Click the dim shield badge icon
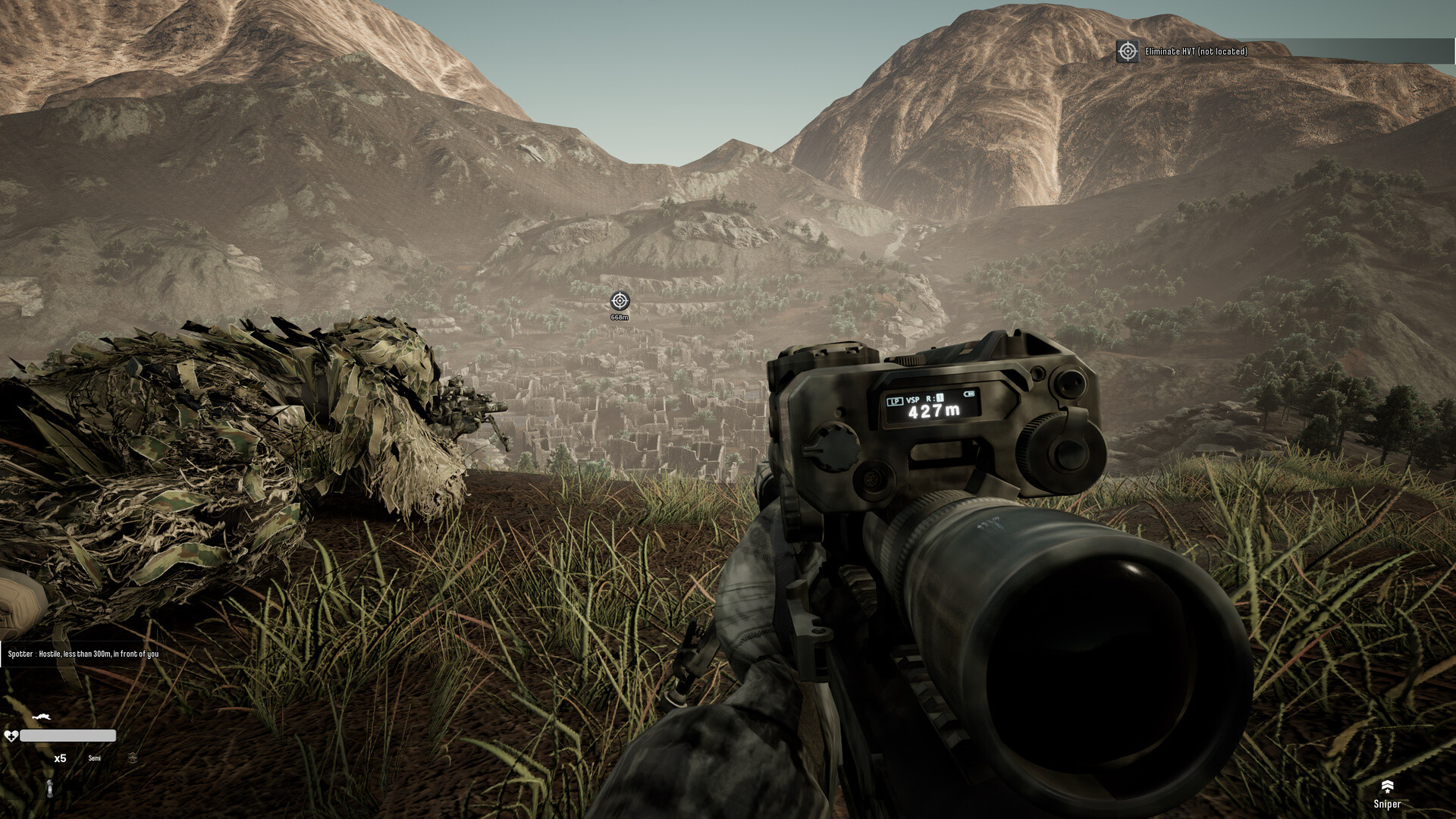The width and height of the screenshot is (1456, 819). tap(133, 758)
